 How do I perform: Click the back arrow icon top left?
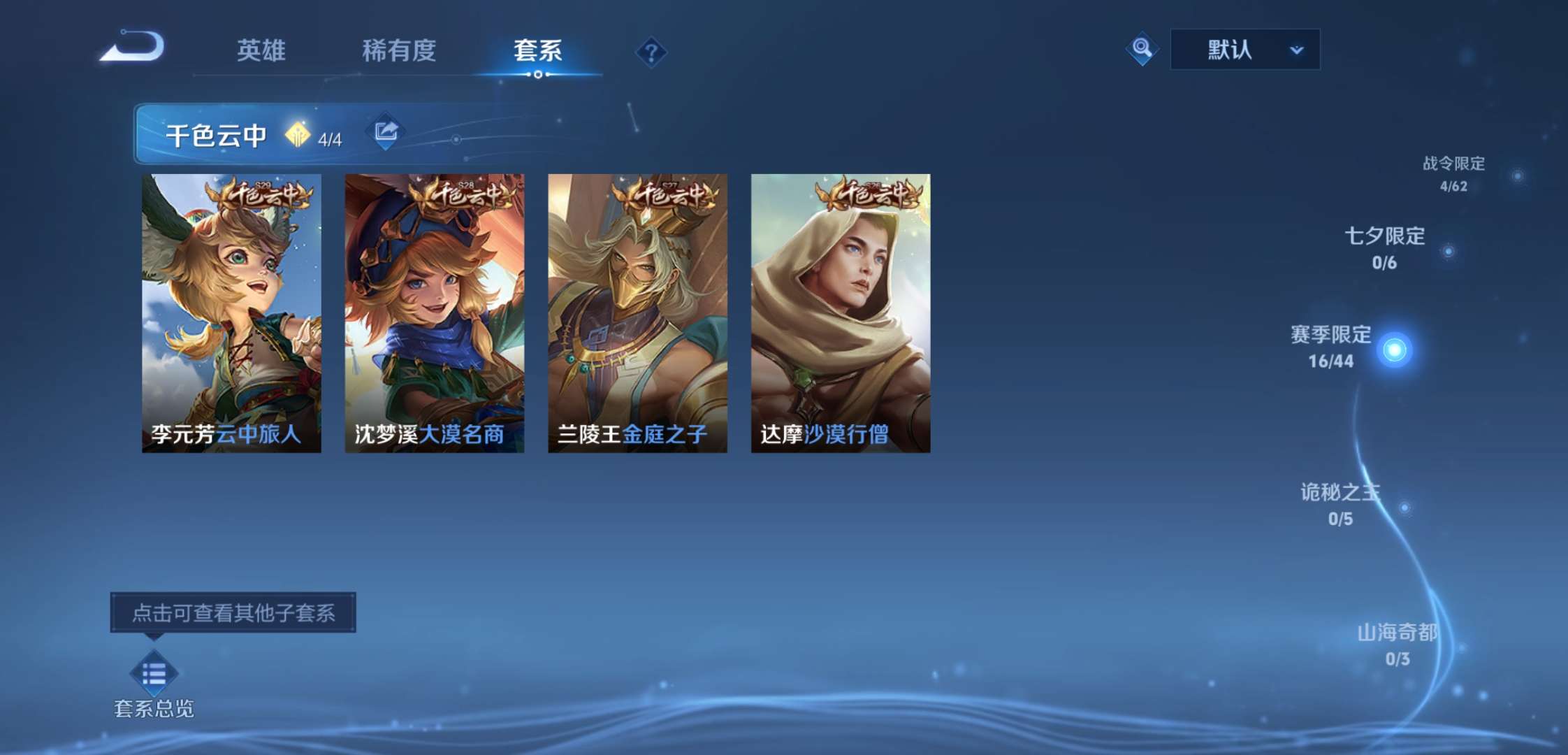pos(128,48)
